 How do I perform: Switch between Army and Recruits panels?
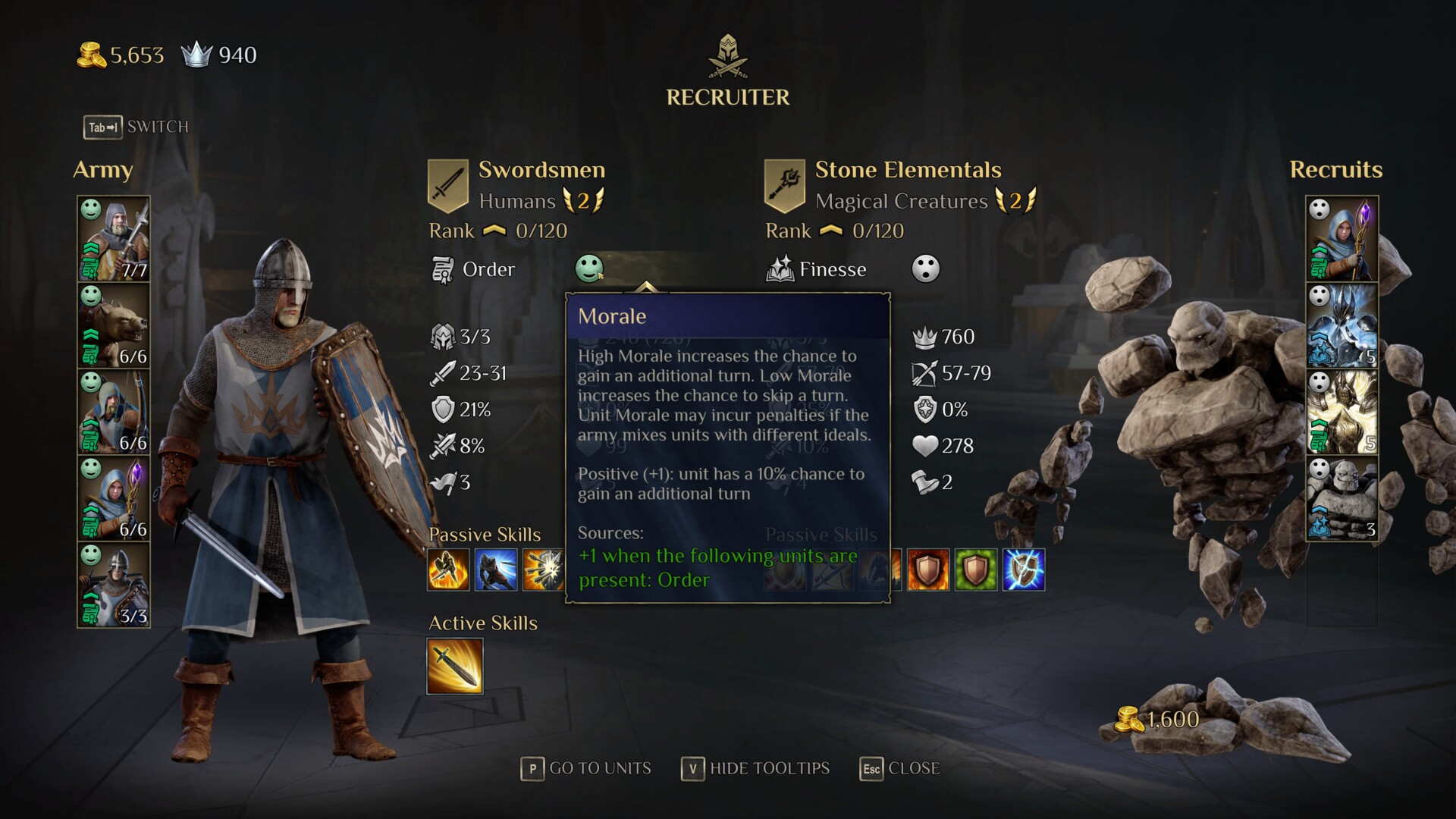coord(136,127)
